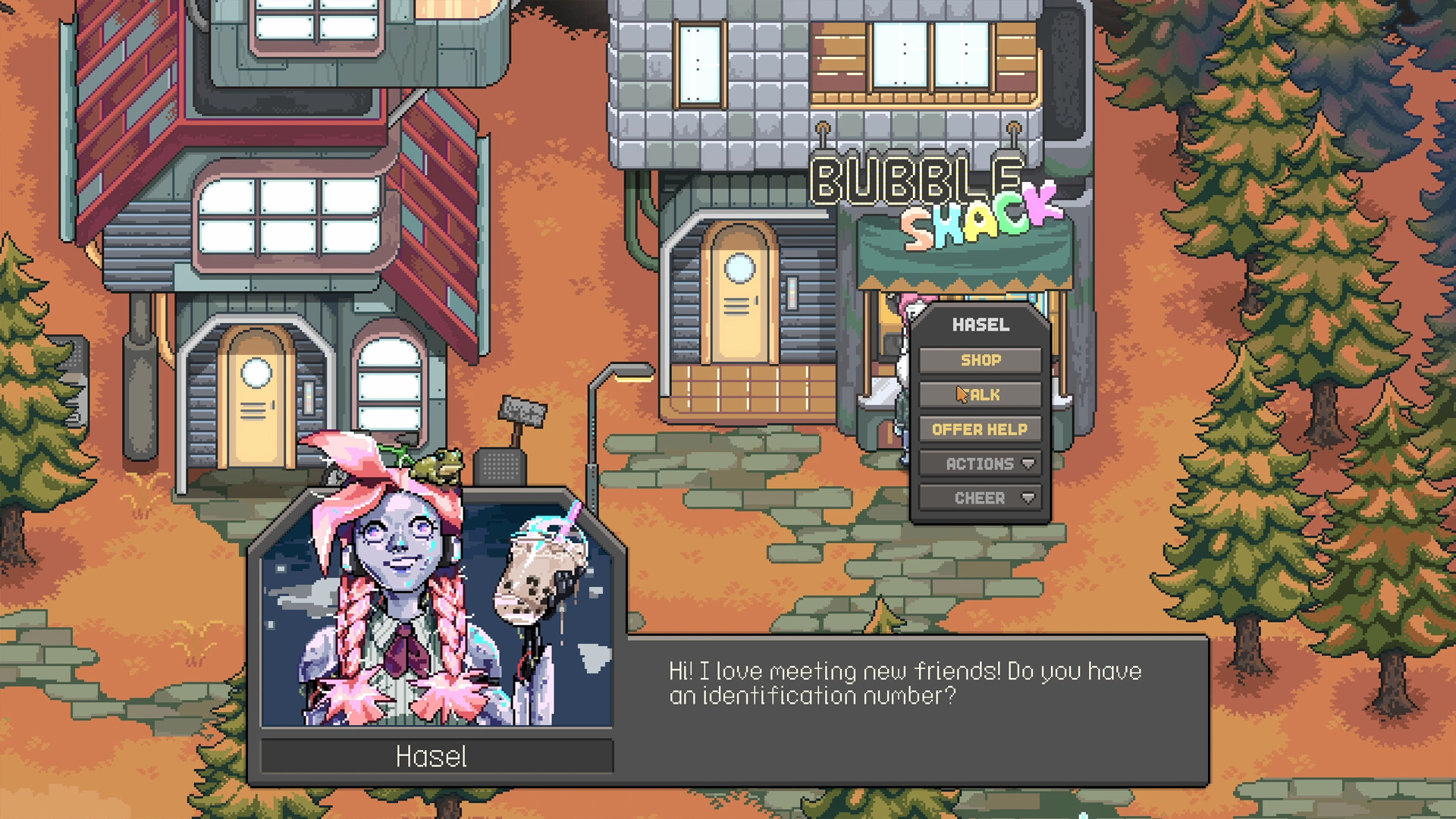Expand the Actions dropdown
This screenshot has height=819, width=1456.
(x=979, y=463)
